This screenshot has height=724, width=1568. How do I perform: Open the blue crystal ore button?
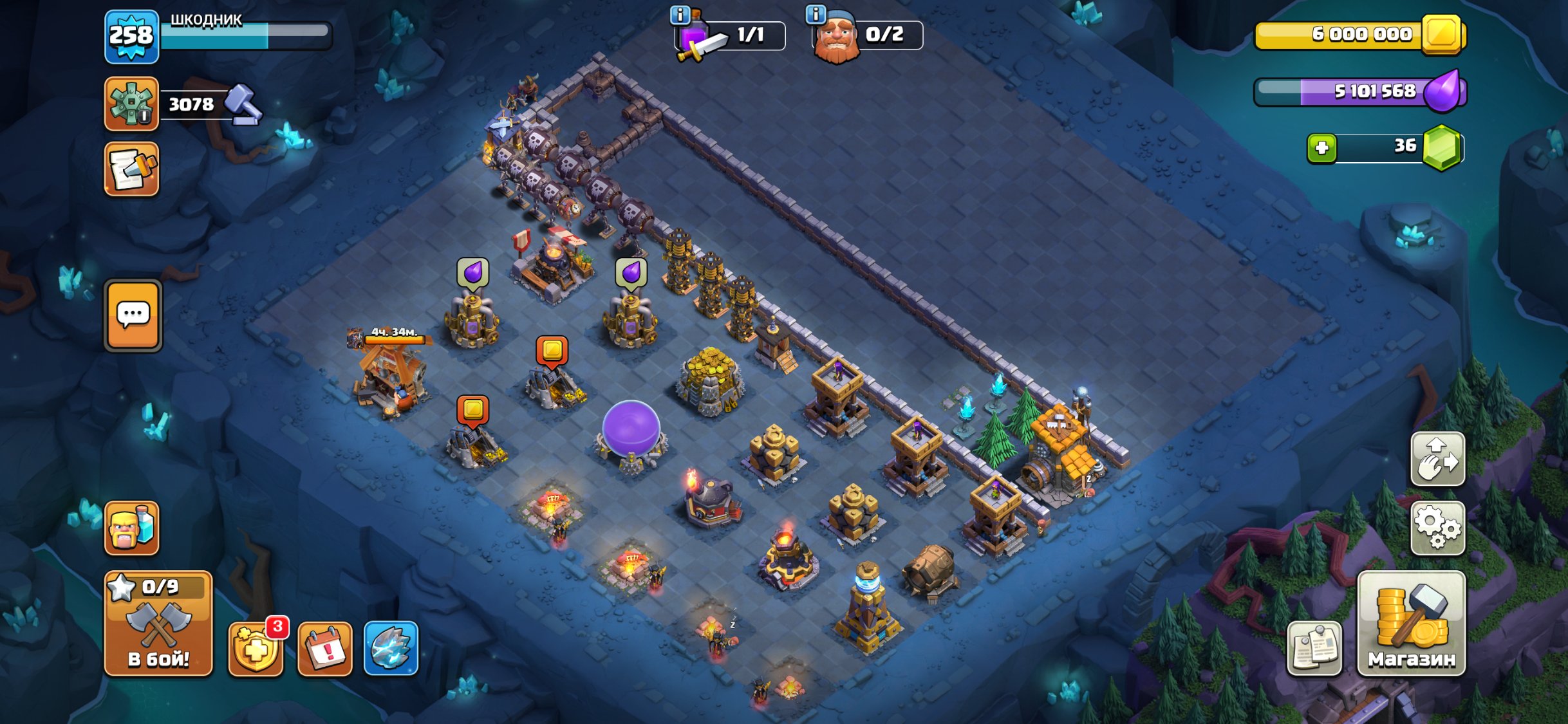[391, 649]
